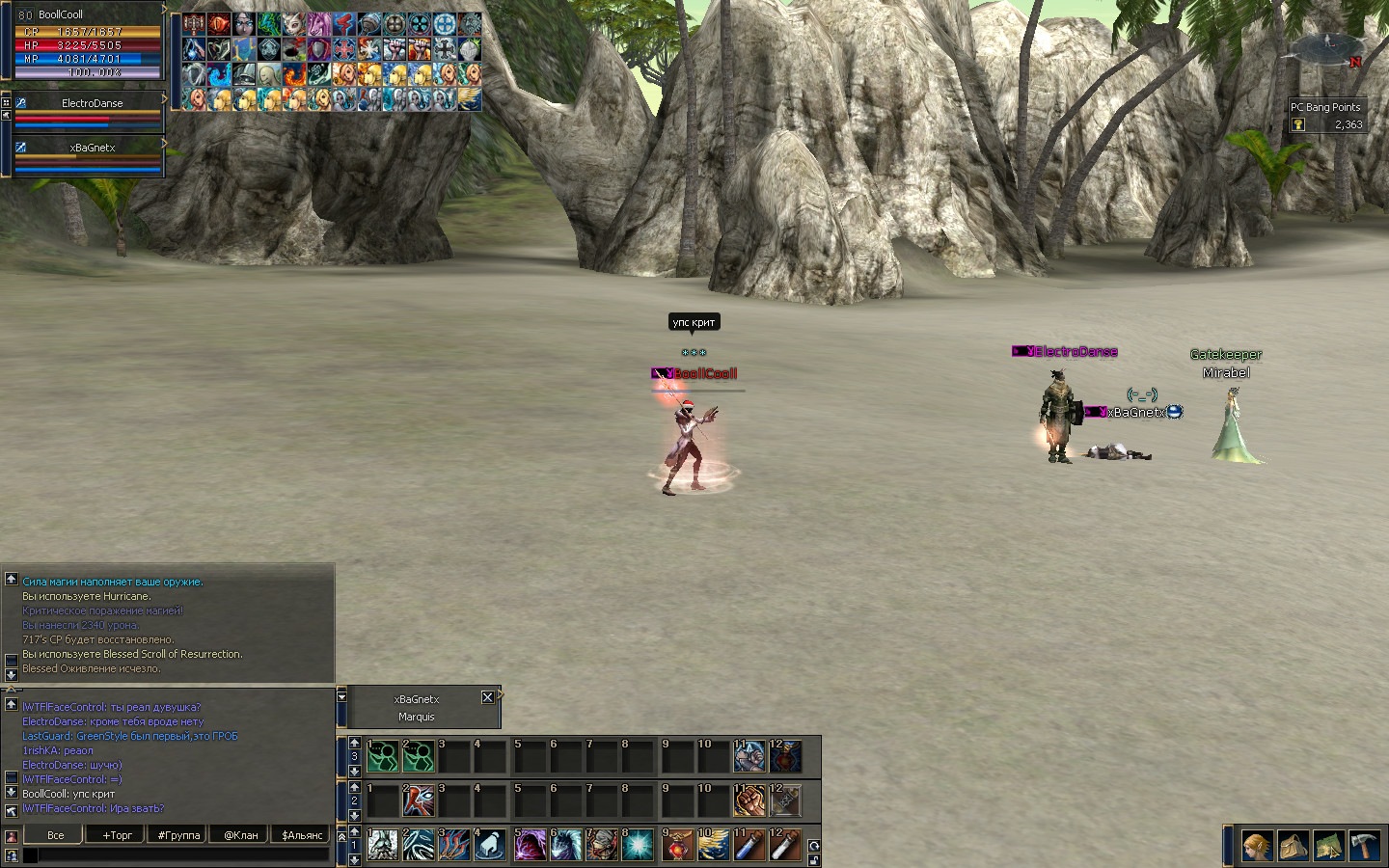Show the Все chat tab
The height and width of the screenshot is (868, 1389).
(56, 835)
